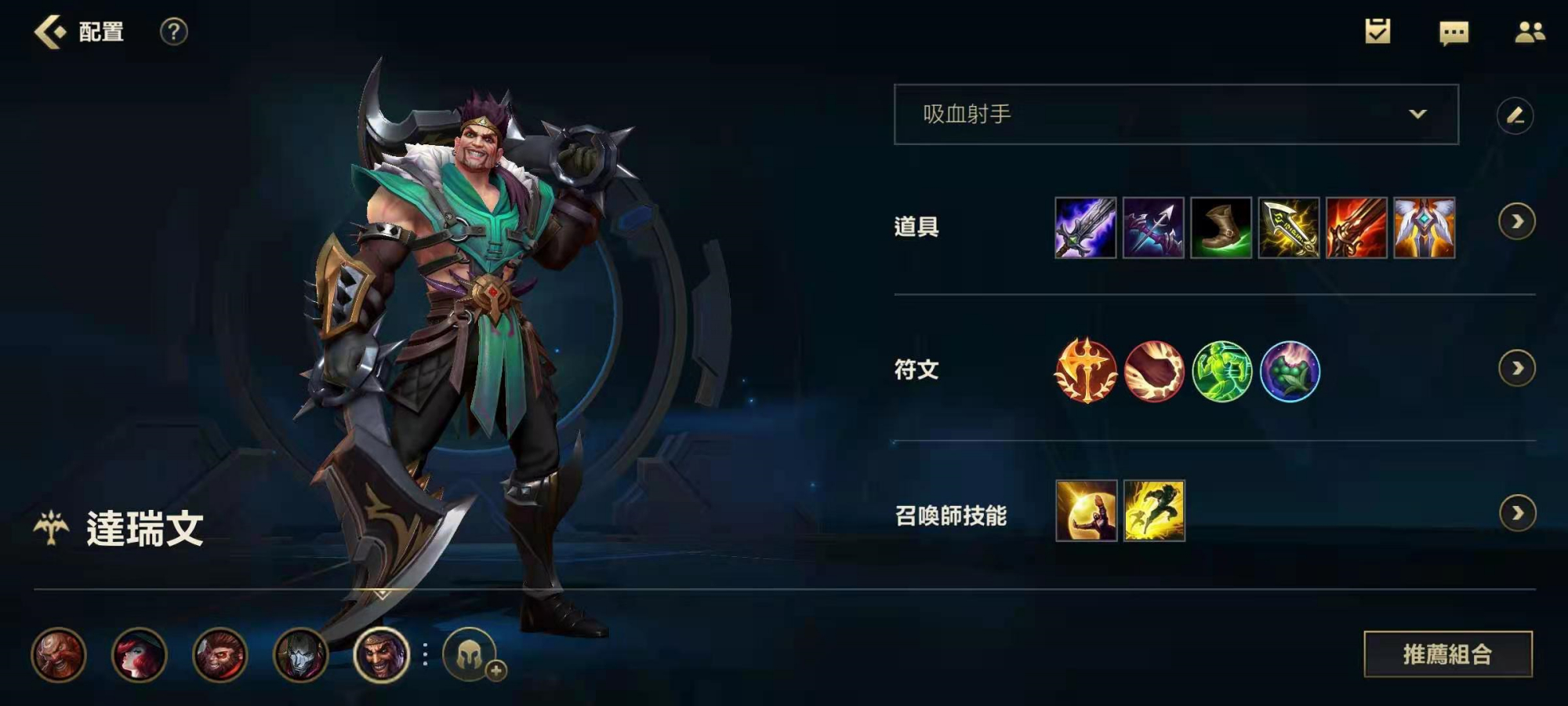The height and width of the screenshot is (706, 1568).
Task: Open the 符文 runes arrow button
Action: pyautogui.click(x=1516, y=368)
